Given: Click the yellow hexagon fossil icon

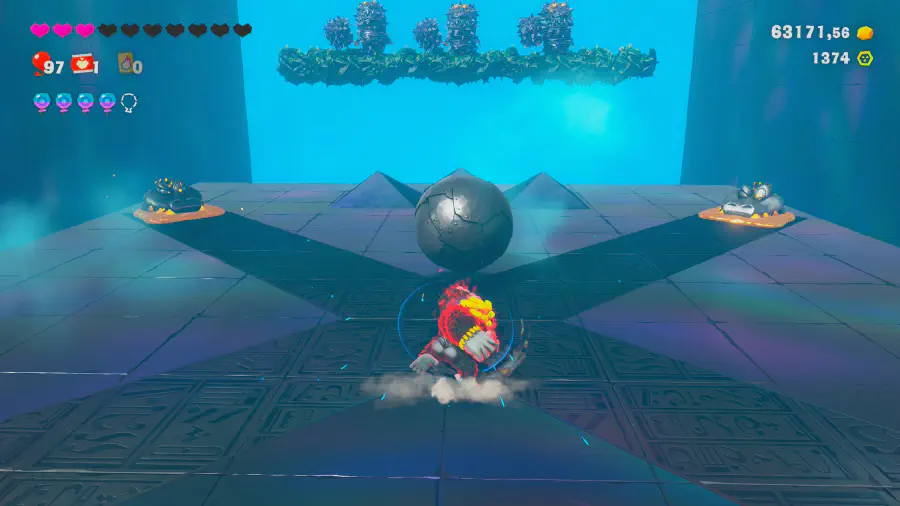Looking at the screenshot, I should point(865,58).
